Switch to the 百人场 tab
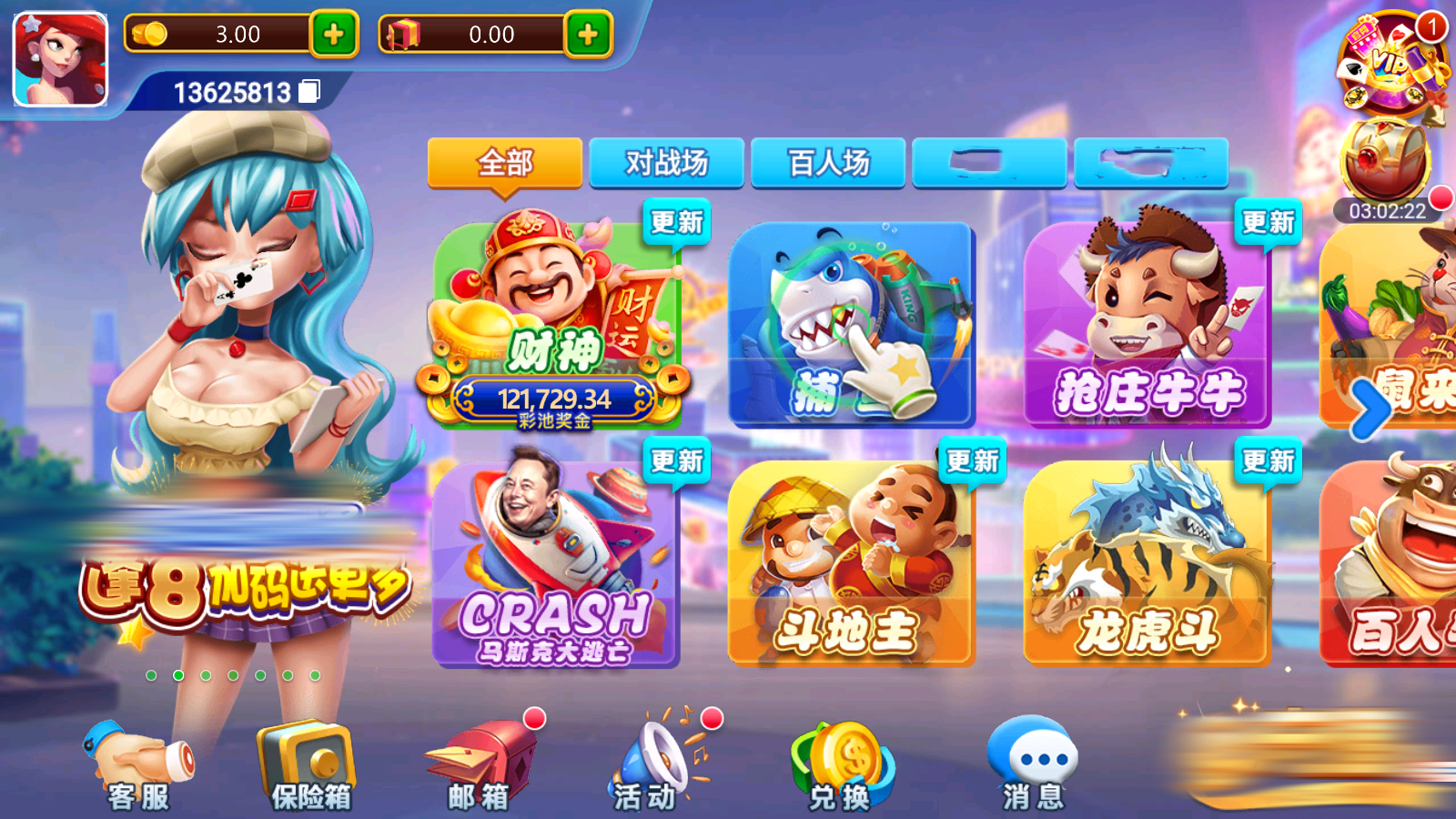This screenshot has width=1456, height=819. click(828, 162)
